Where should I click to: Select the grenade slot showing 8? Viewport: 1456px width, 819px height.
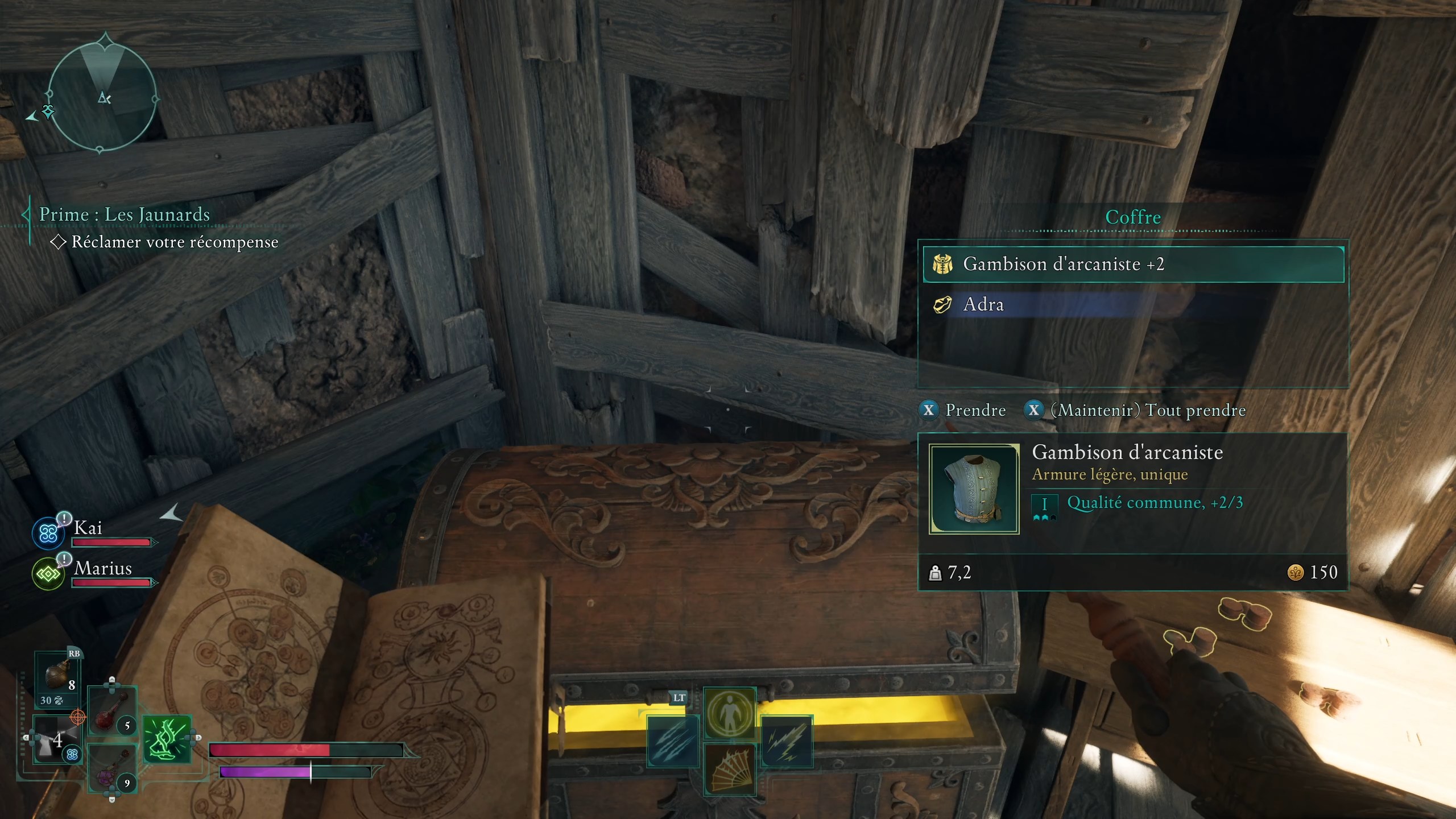click(58, 677)
